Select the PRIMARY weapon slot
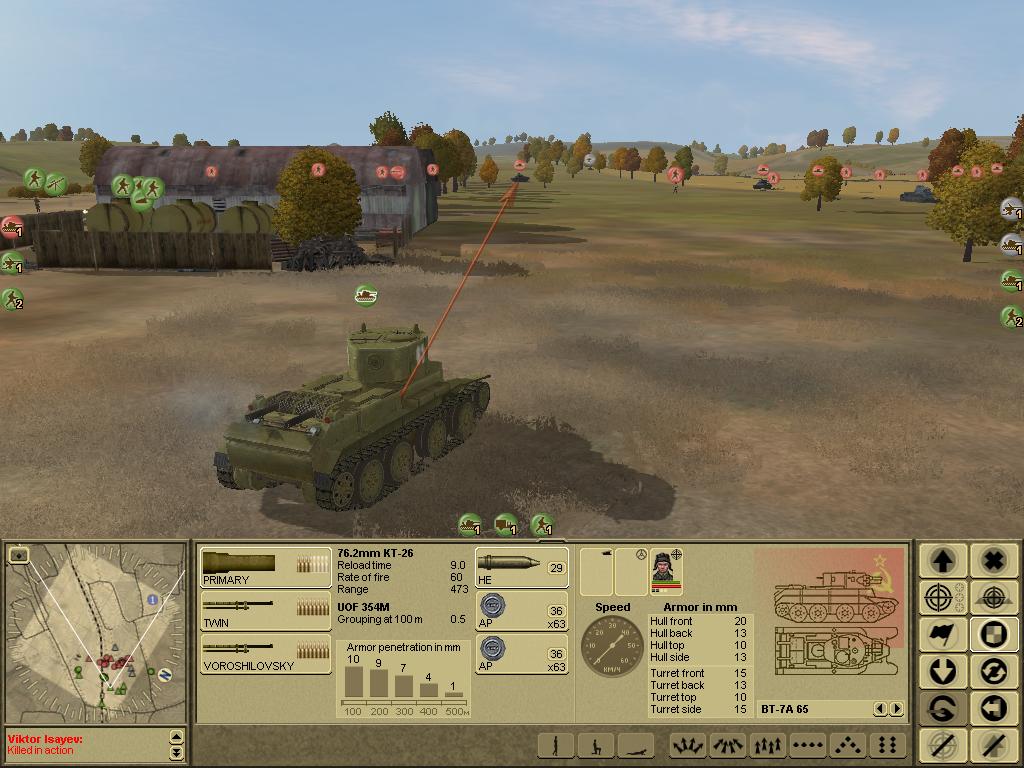The height and width of the screenshot is (768, 1024). tap(265, 567)
